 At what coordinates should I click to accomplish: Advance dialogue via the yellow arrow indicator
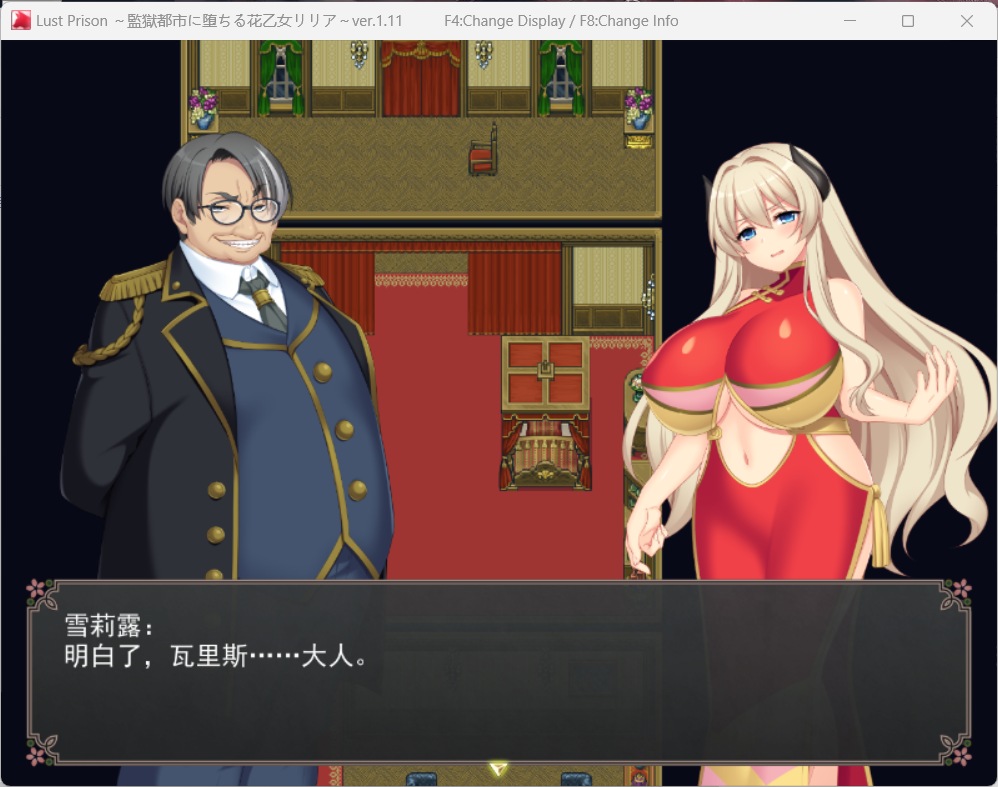(498, 768)
